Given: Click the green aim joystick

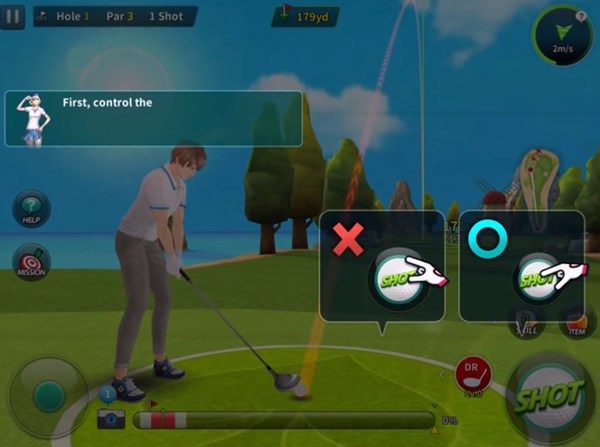Looking at the screenshot, I should point(47,397).
